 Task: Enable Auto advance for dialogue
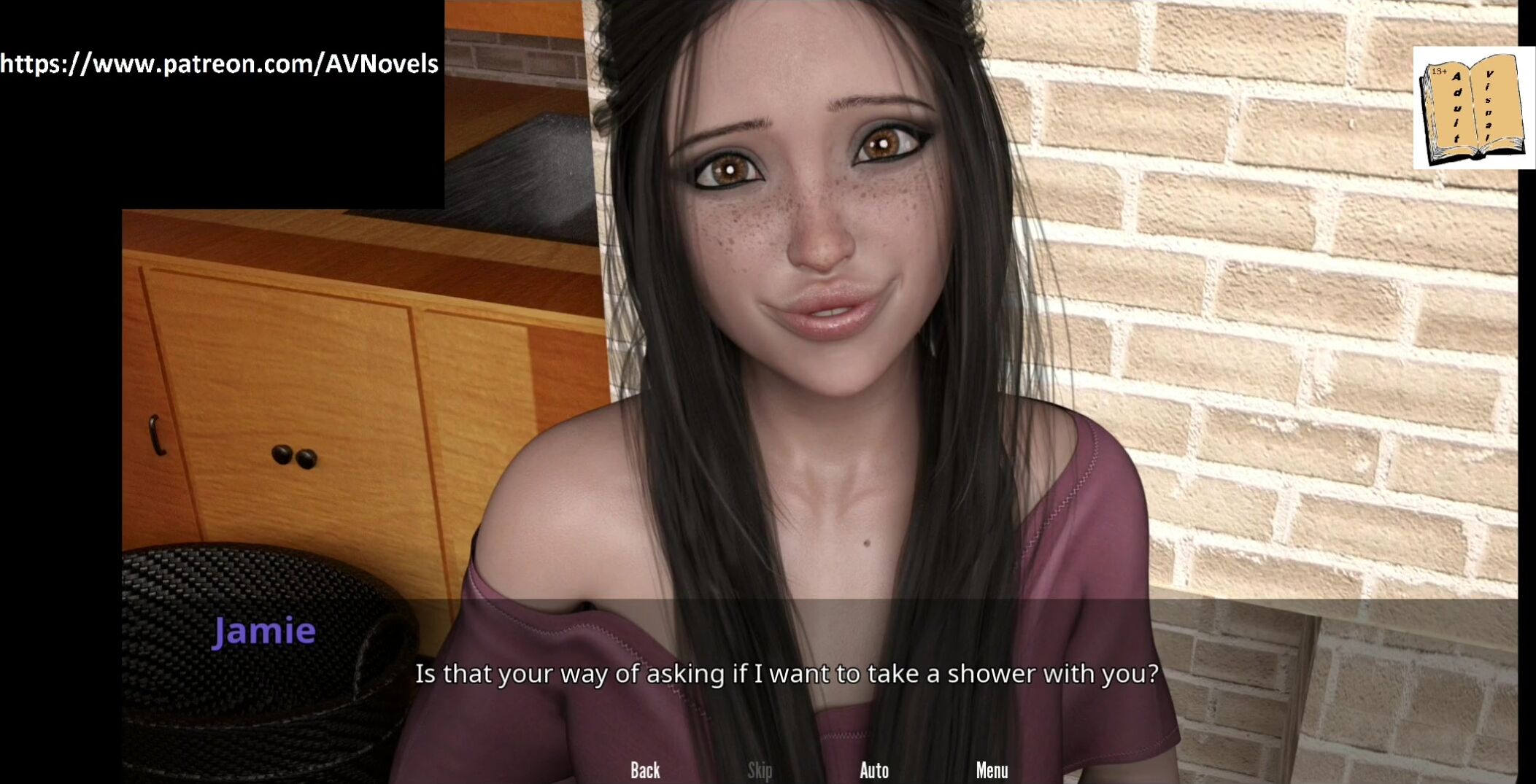pos(873,770)
